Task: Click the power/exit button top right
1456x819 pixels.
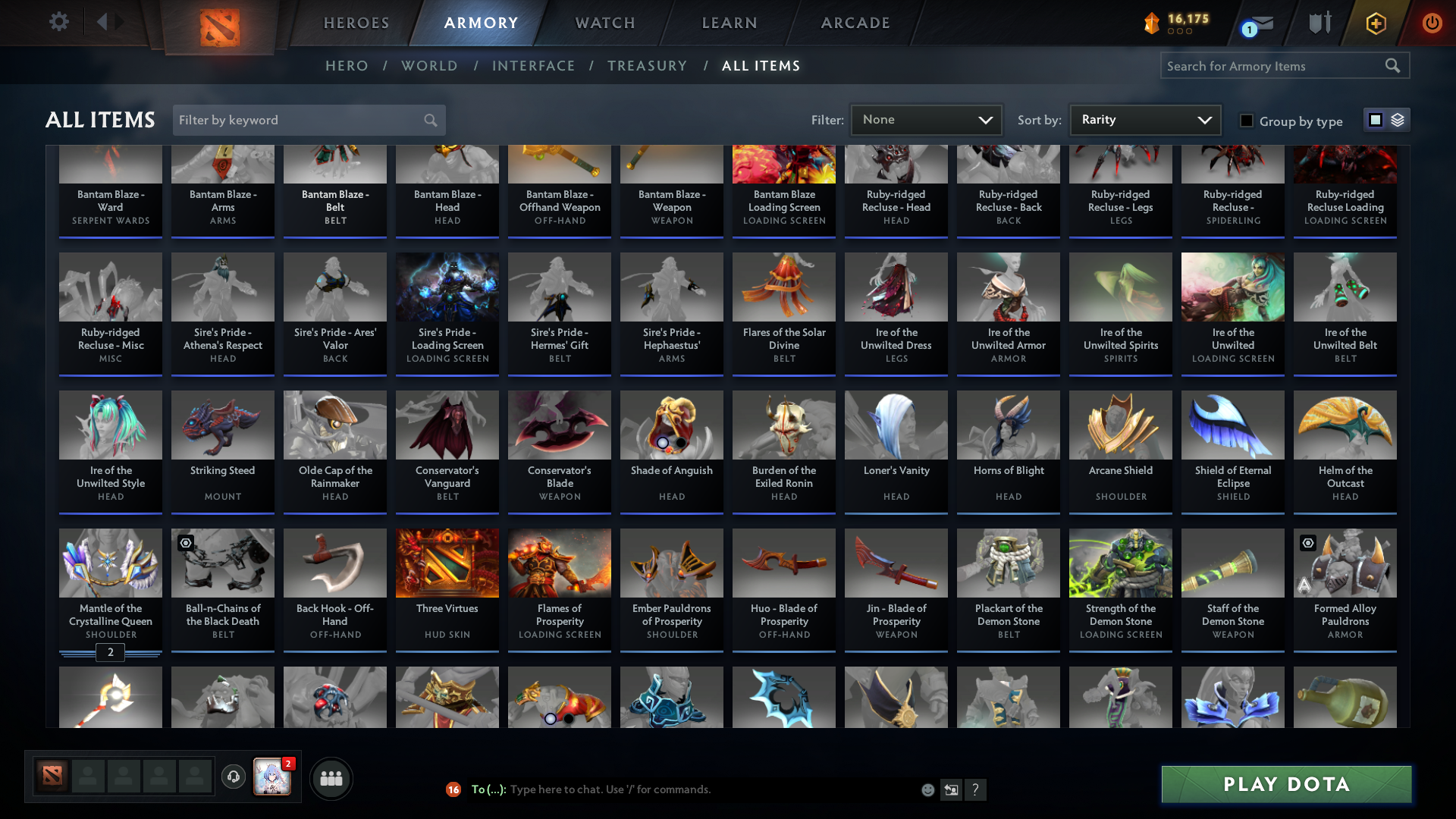Action: [1432, 23]
